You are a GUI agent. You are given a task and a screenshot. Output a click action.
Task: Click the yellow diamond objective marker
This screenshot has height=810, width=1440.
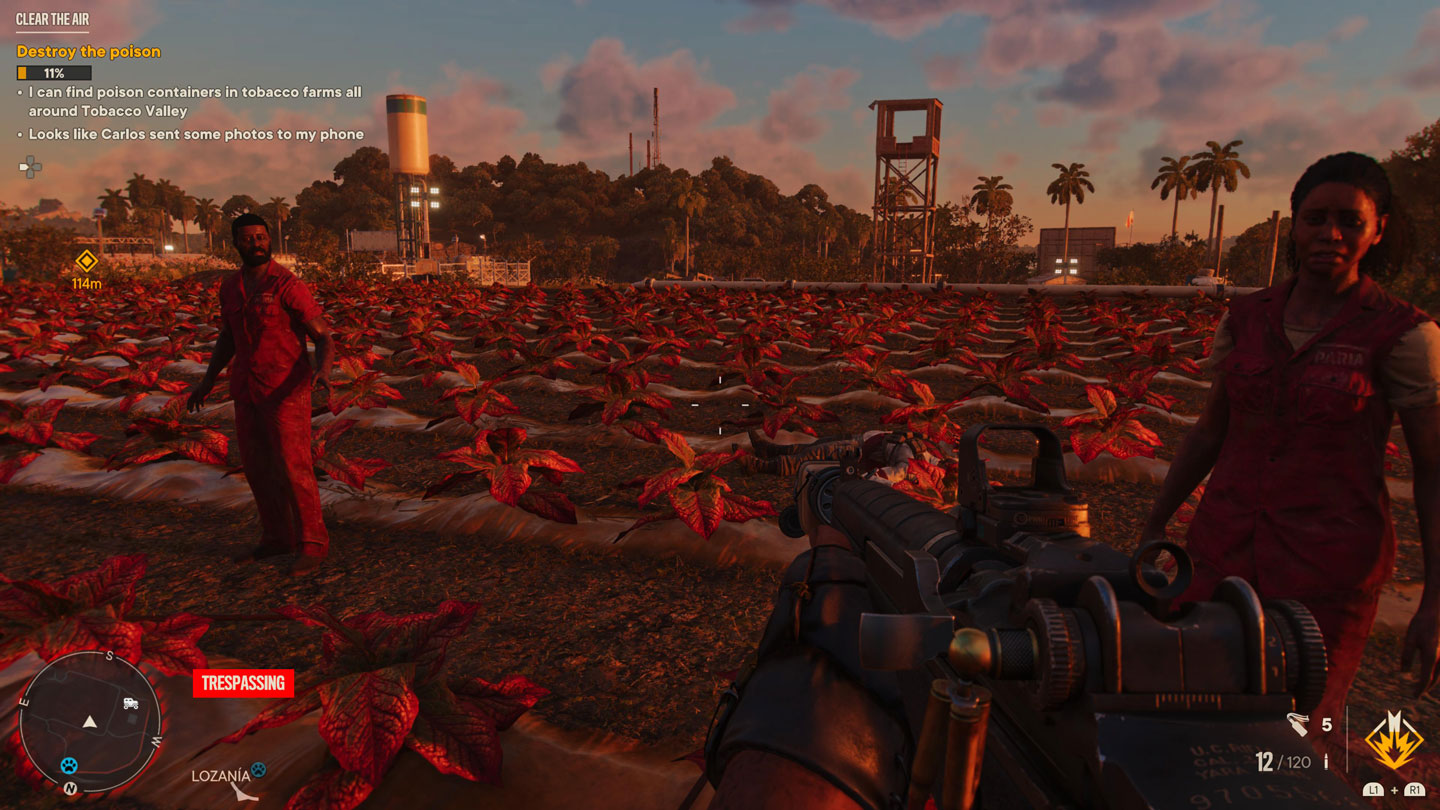(x=86, y=262)
